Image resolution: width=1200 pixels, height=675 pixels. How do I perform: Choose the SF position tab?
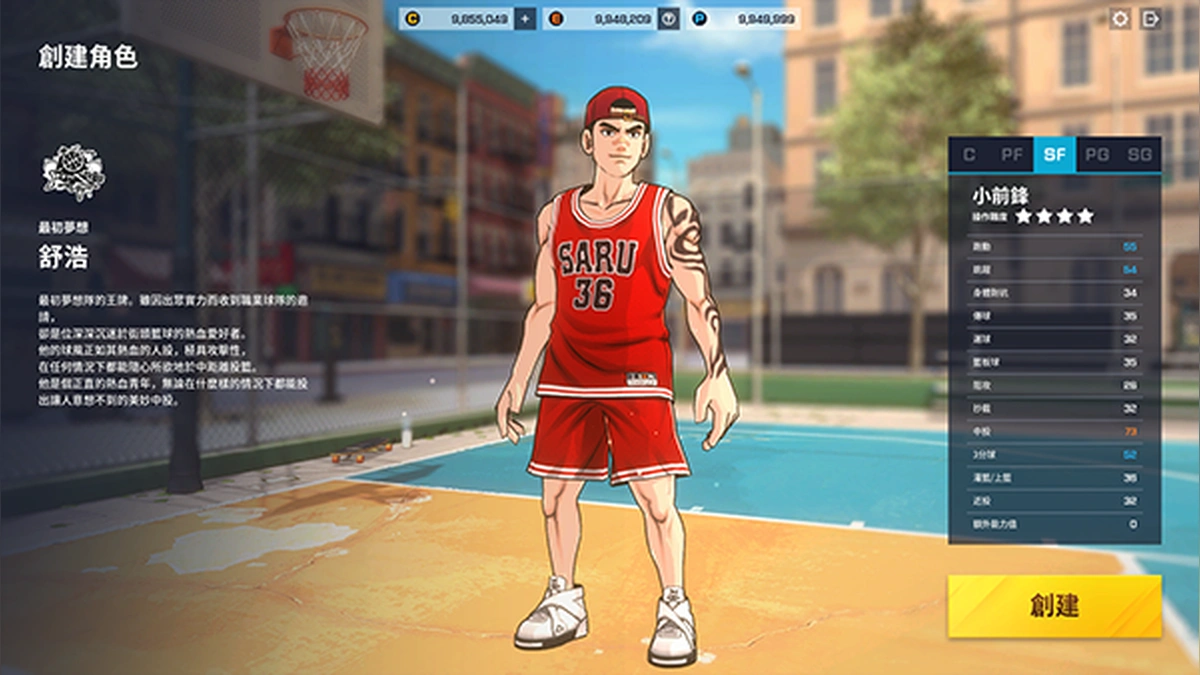tap(1054, 154)
